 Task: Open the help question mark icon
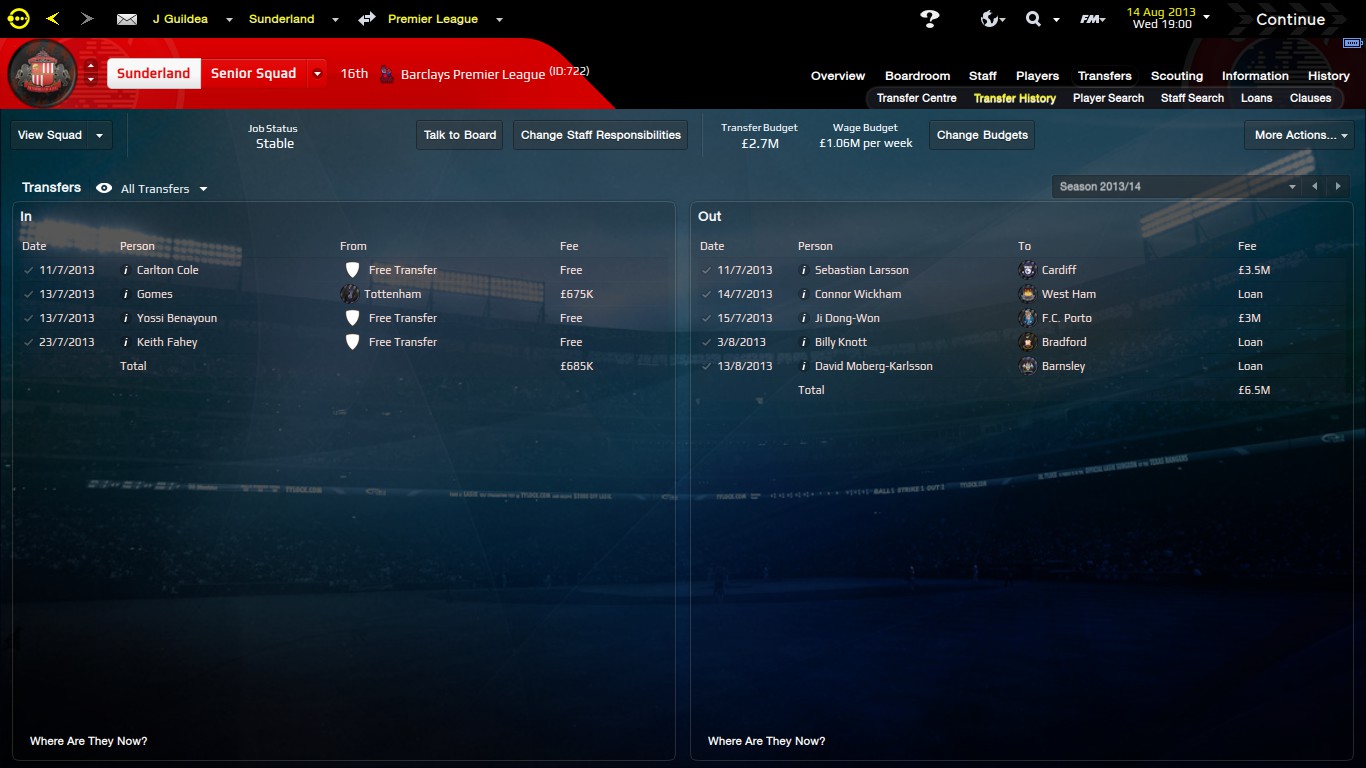(x=930, y=19)
